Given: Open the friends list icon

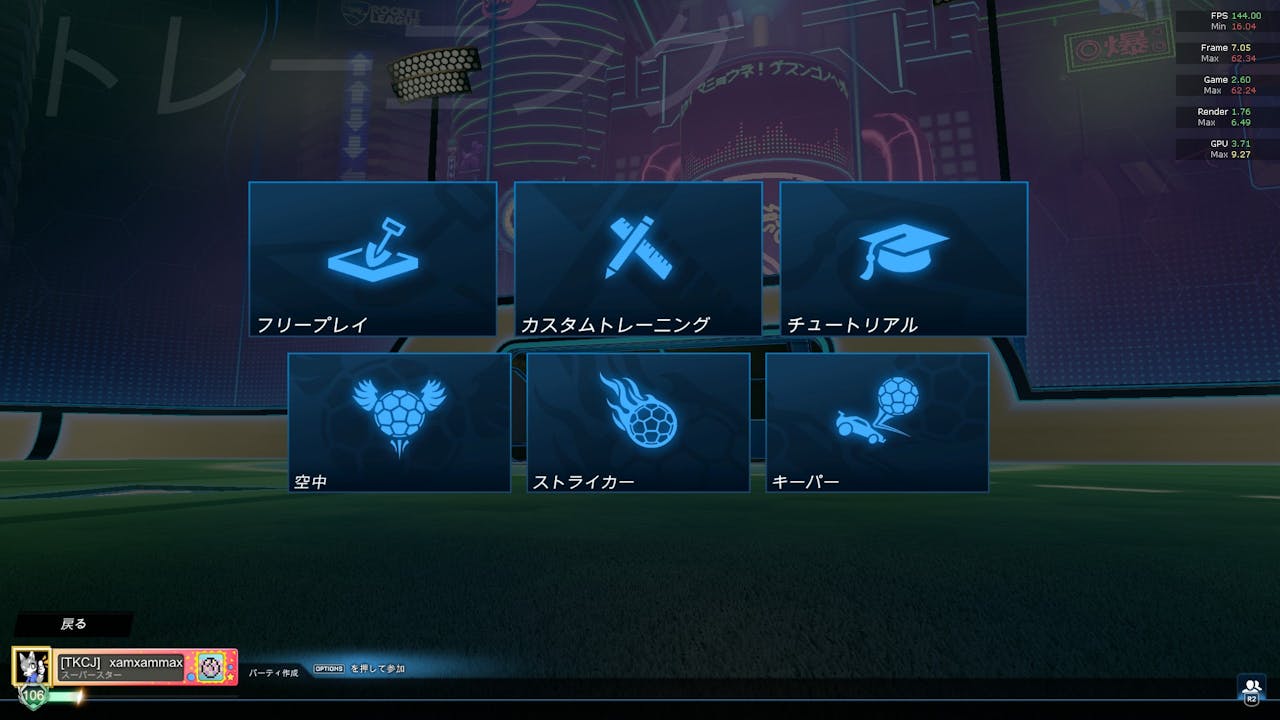Looking at the screenshot, I should (1251, 688).
